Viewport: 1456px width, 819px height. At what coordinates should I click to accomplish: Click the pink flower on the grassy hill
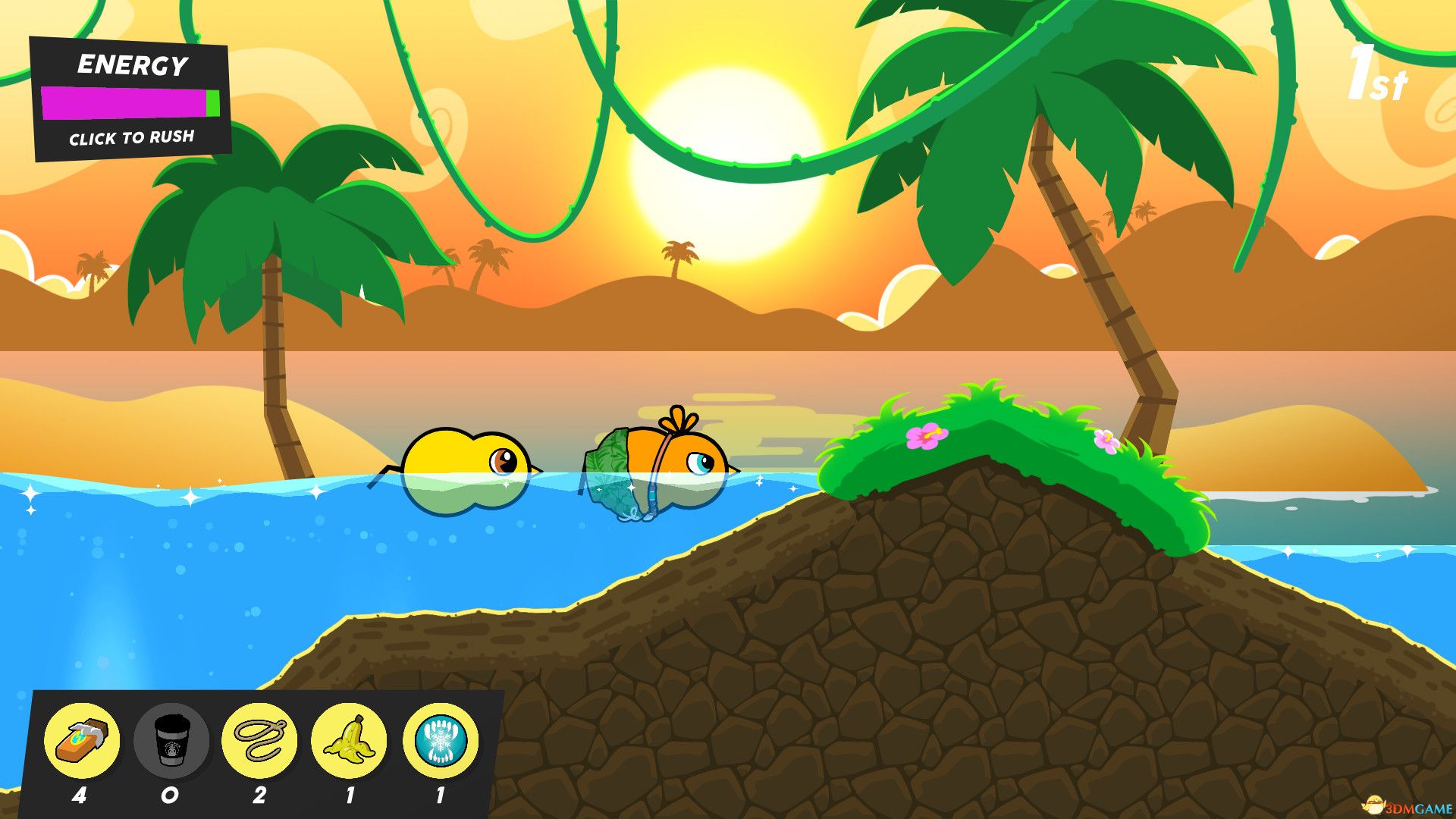(x=926, y=437)
